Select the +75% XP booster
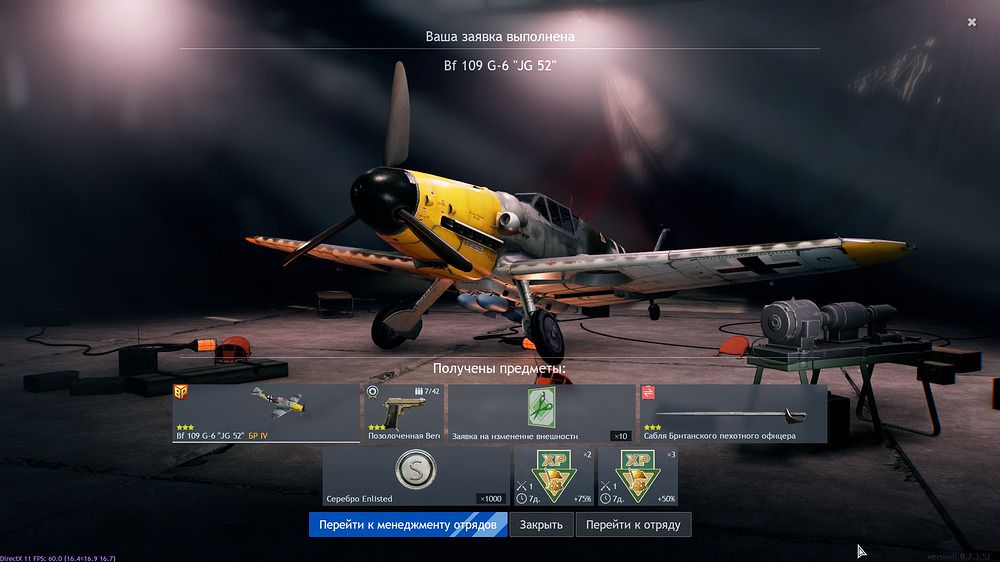The image size is (1000, 562). (x=553, y=476)
